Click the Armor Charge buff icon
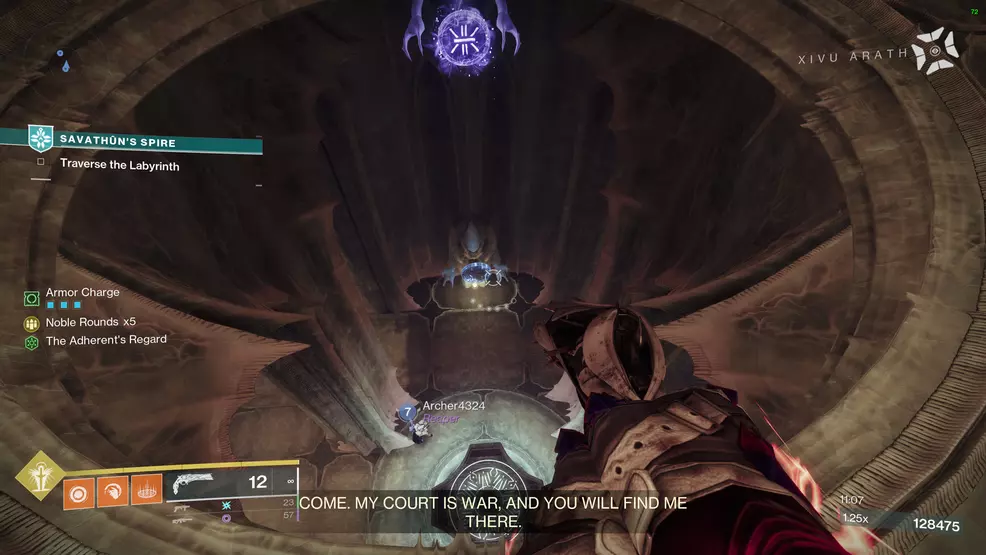The height and width of the screenshot is (555, 986). [x=32, y=298]
